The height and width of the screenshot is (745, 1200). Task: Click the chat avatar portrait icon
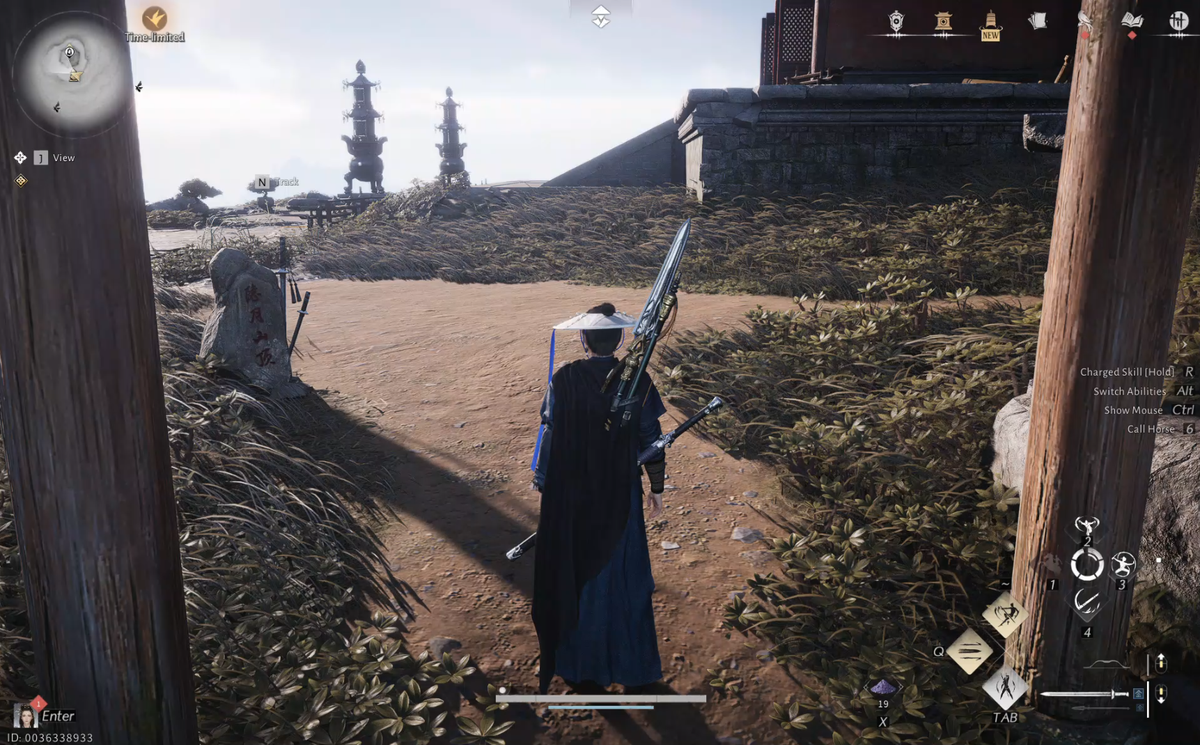pyautogui.click(x=26, y=716)
